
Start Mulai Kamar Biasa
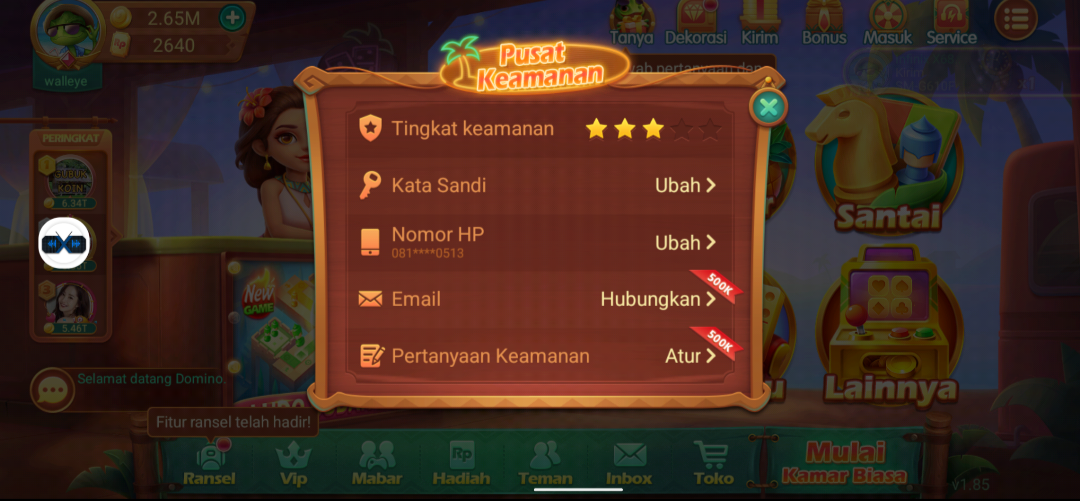click(846, 462)
